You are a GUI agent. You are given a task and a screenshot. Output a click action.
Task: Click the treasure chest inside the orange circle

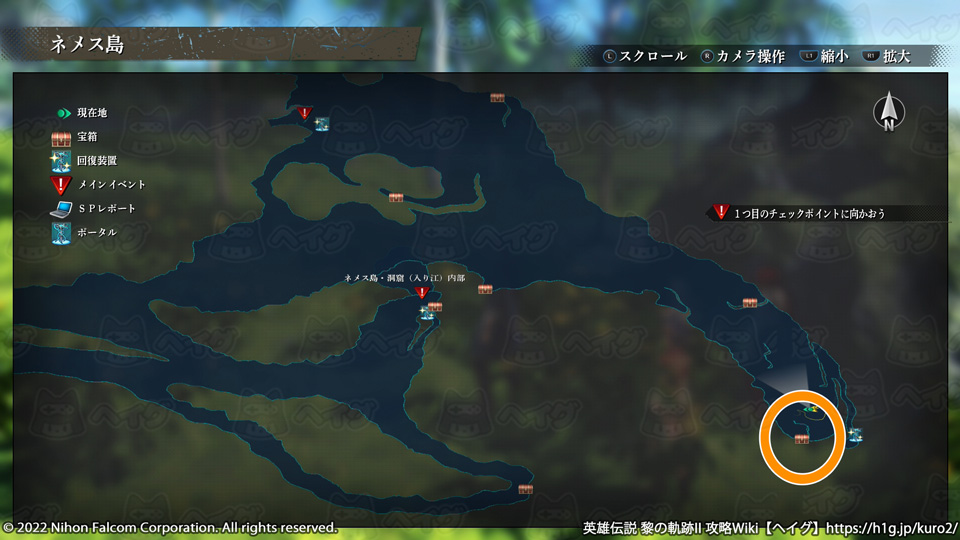click(x=802, y=439)
